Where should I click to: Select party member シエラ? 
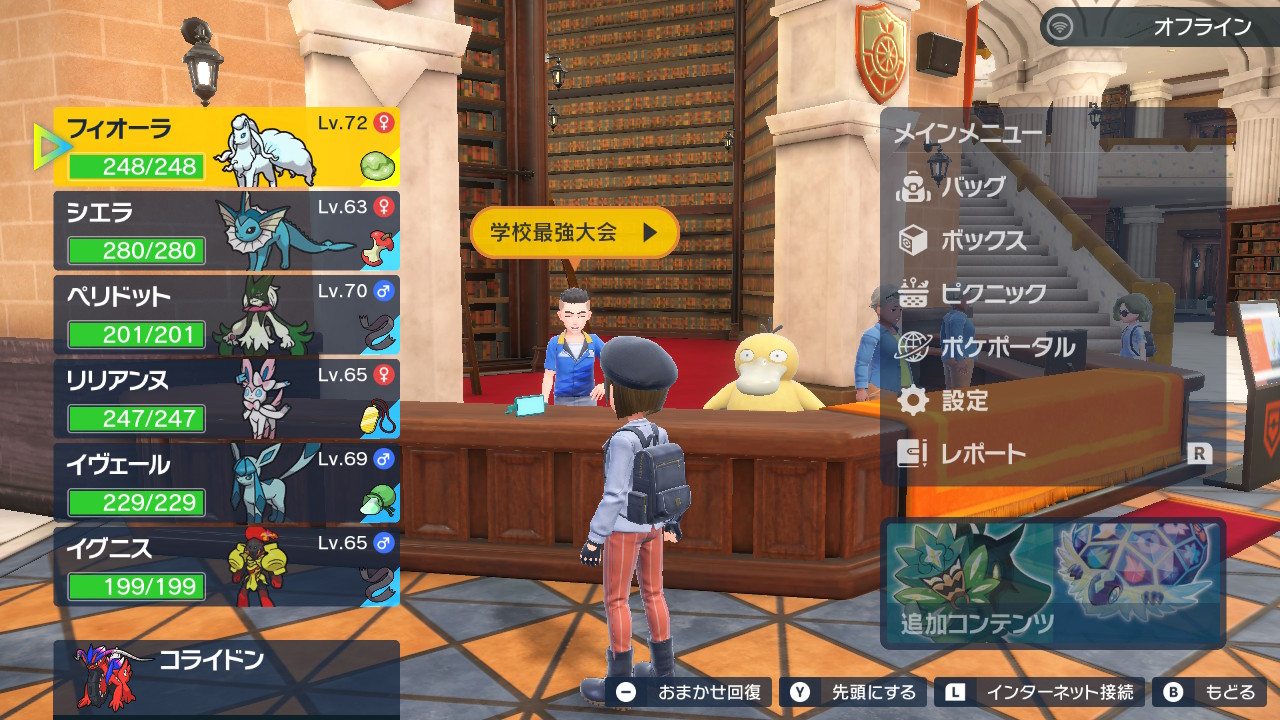pos(227,231)
